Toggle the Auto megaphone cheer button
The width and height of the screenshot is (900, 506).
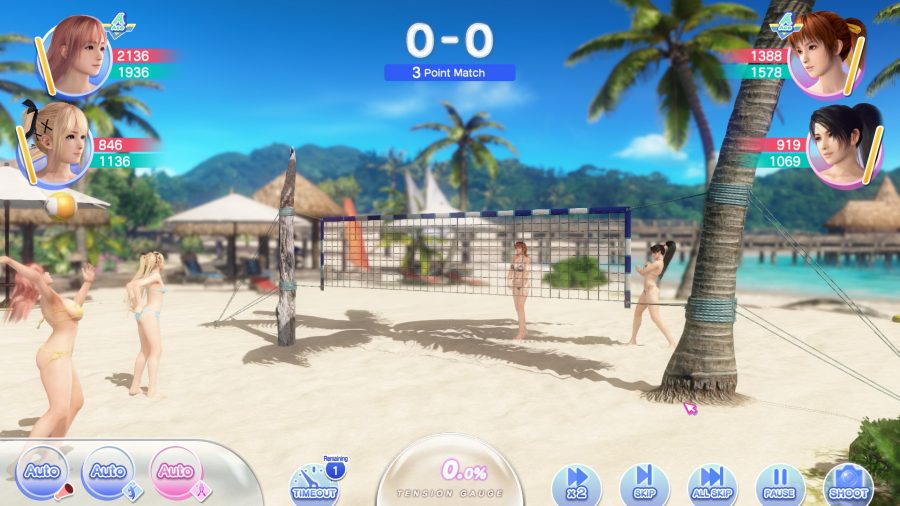point(42,472)
